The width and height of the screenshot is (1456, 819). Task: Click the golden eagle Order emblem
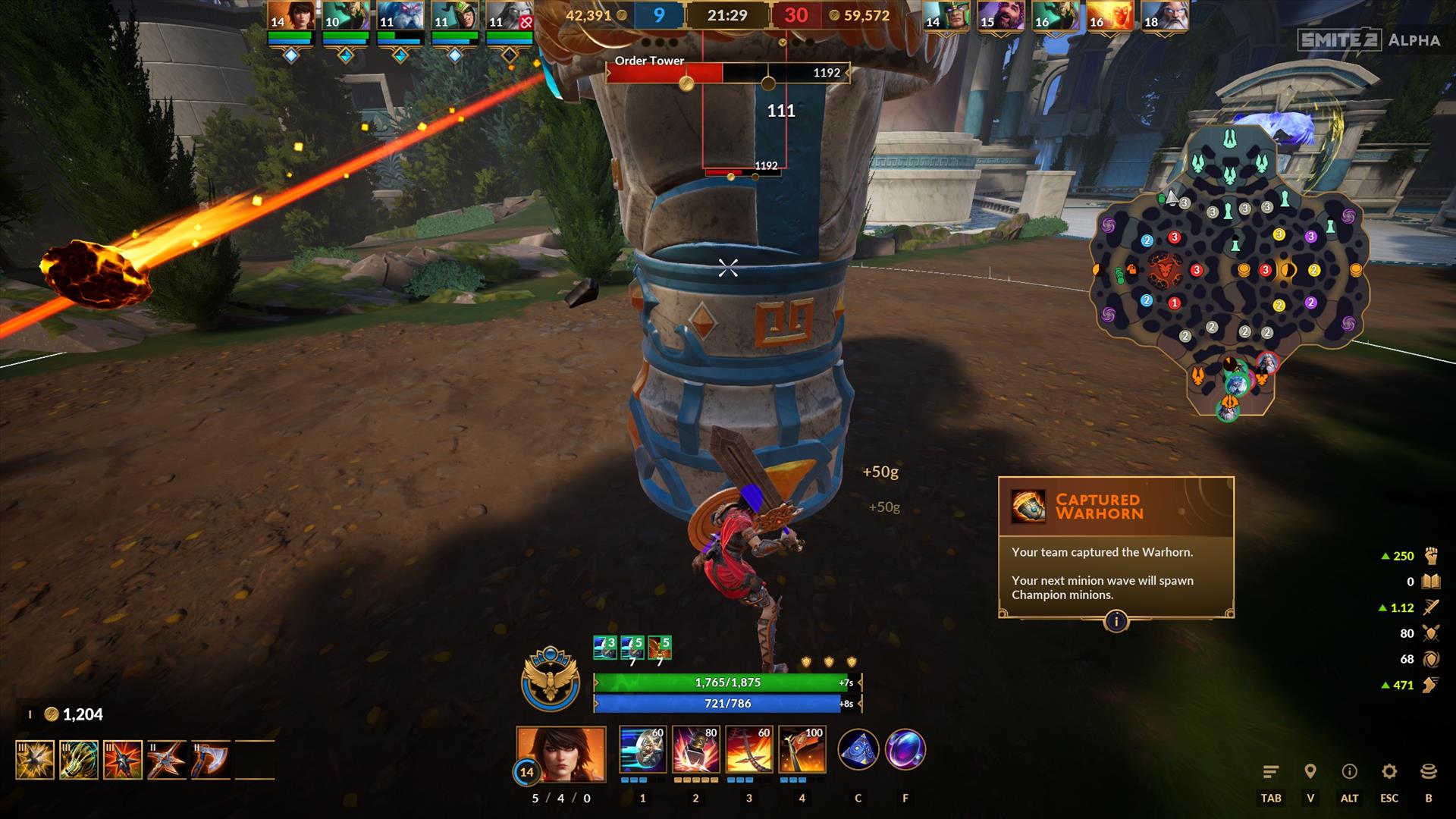pos(551,679)
